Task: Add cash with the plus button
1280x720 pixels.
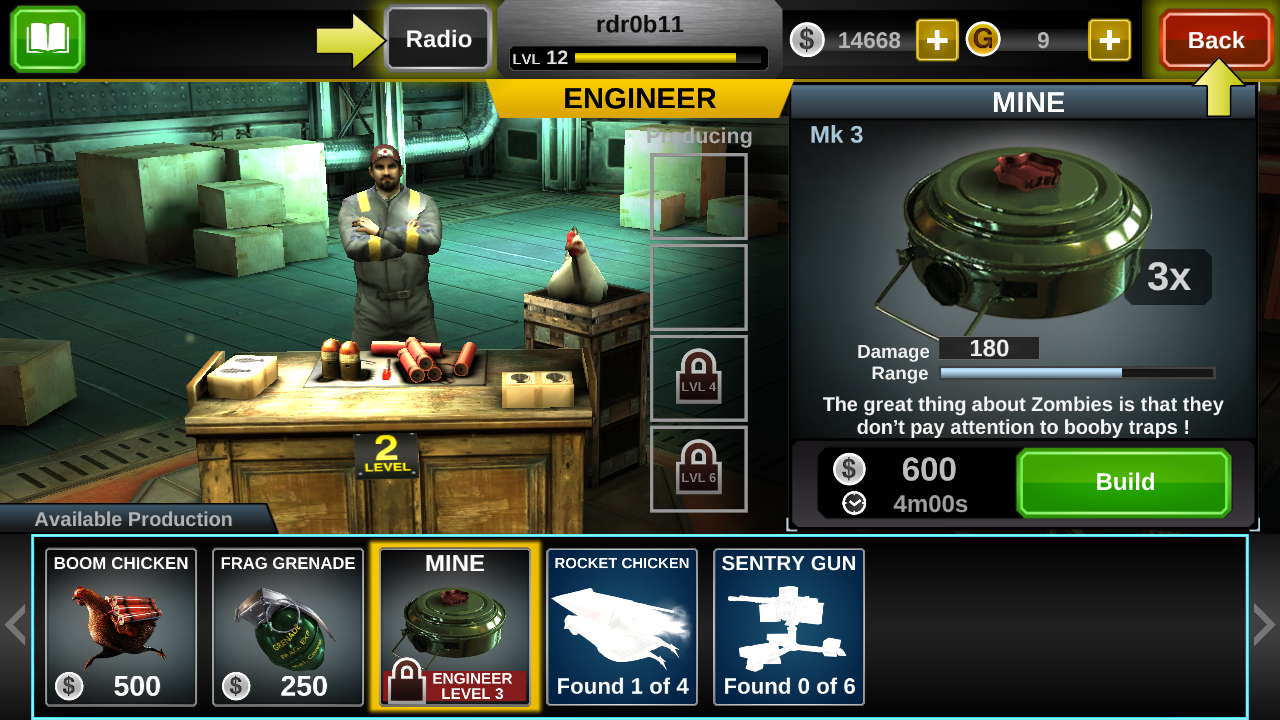Action: tap(937, 41)
